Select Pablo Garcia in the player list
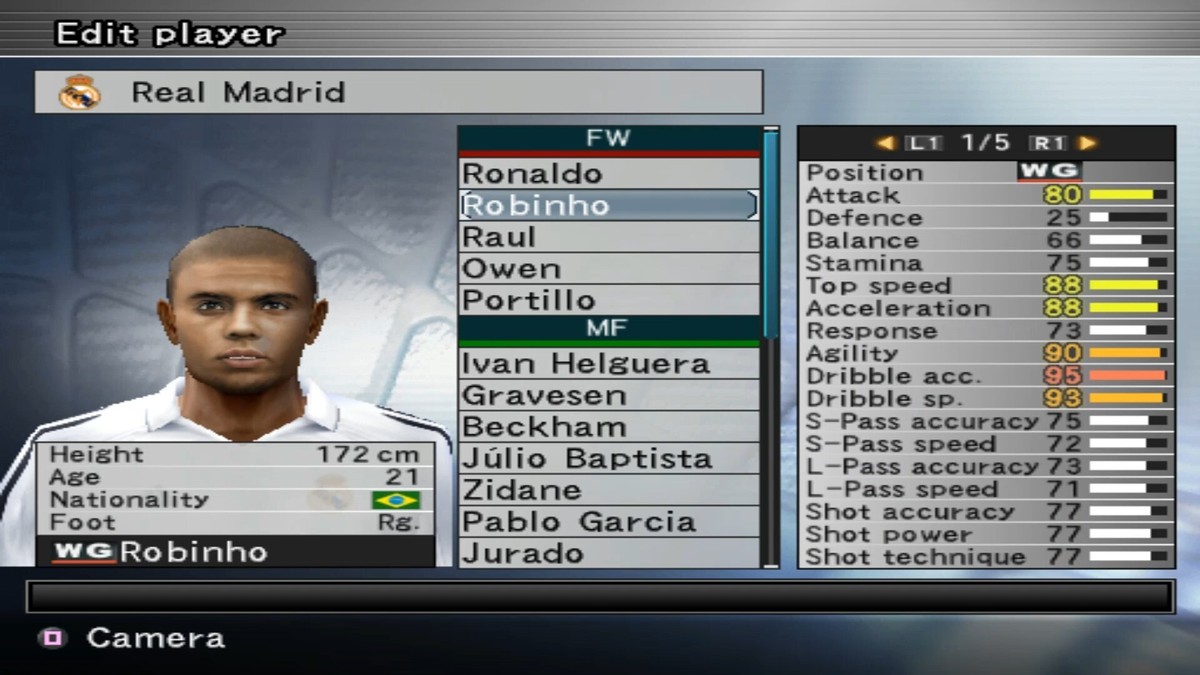Image resolution: width=1200 pixels, height=675 pixels. tap(608, 522)
